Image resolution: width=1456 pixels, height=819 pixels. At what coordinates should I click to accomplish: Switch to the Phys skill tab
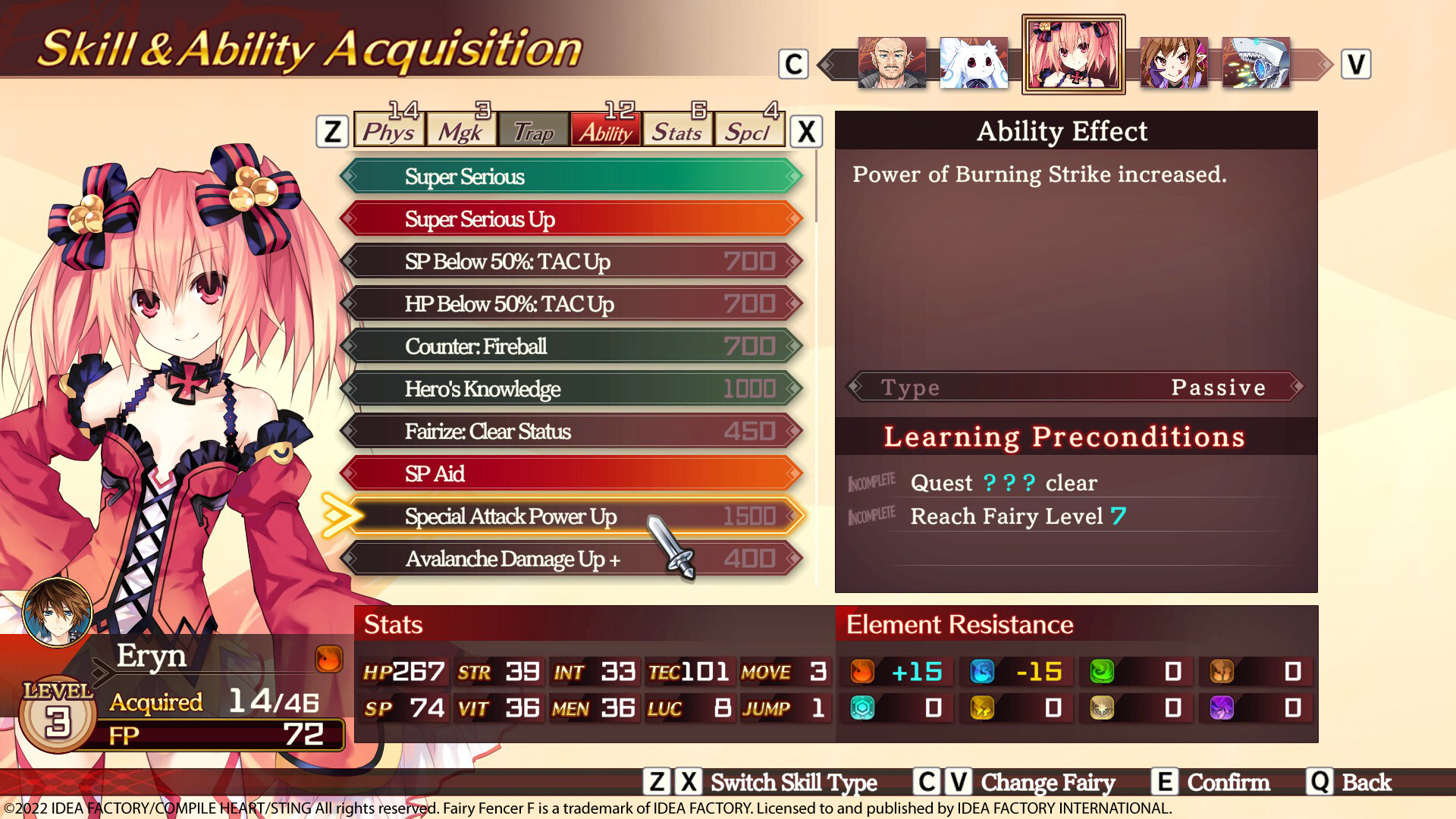(x=388, y=131)
